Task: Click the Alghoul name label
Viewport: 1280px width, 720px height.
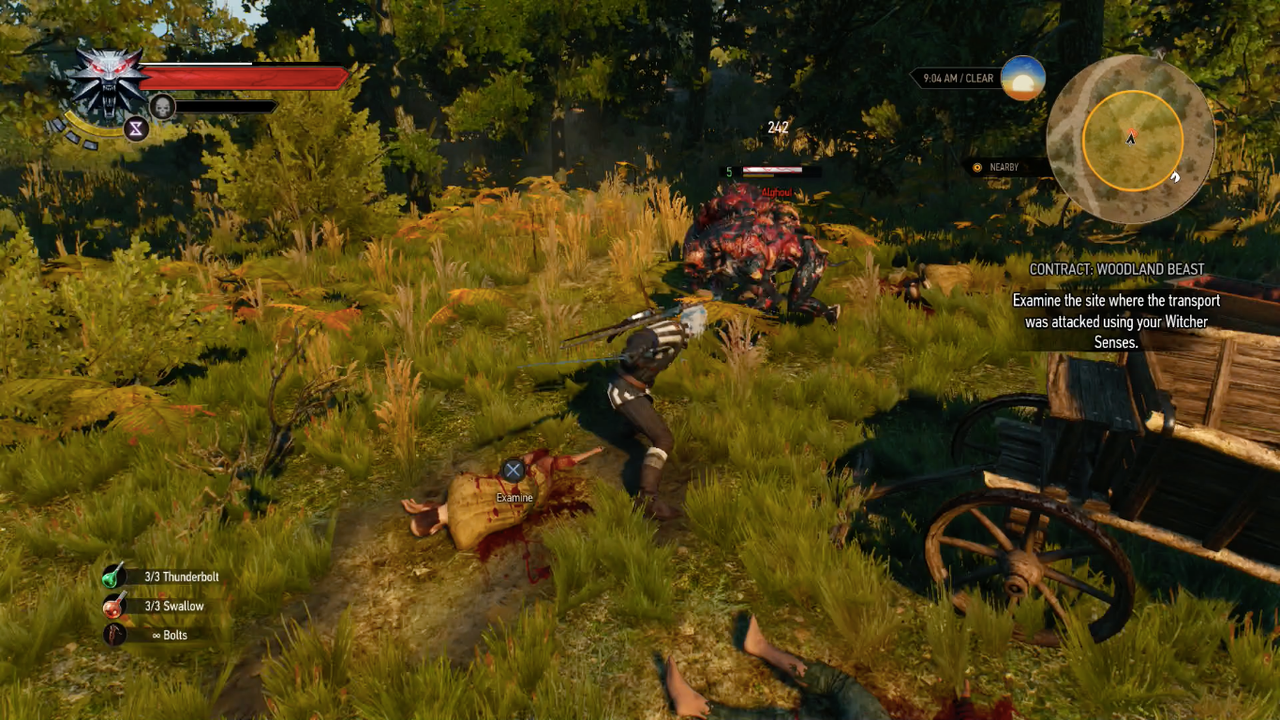Action: [777, 193]
